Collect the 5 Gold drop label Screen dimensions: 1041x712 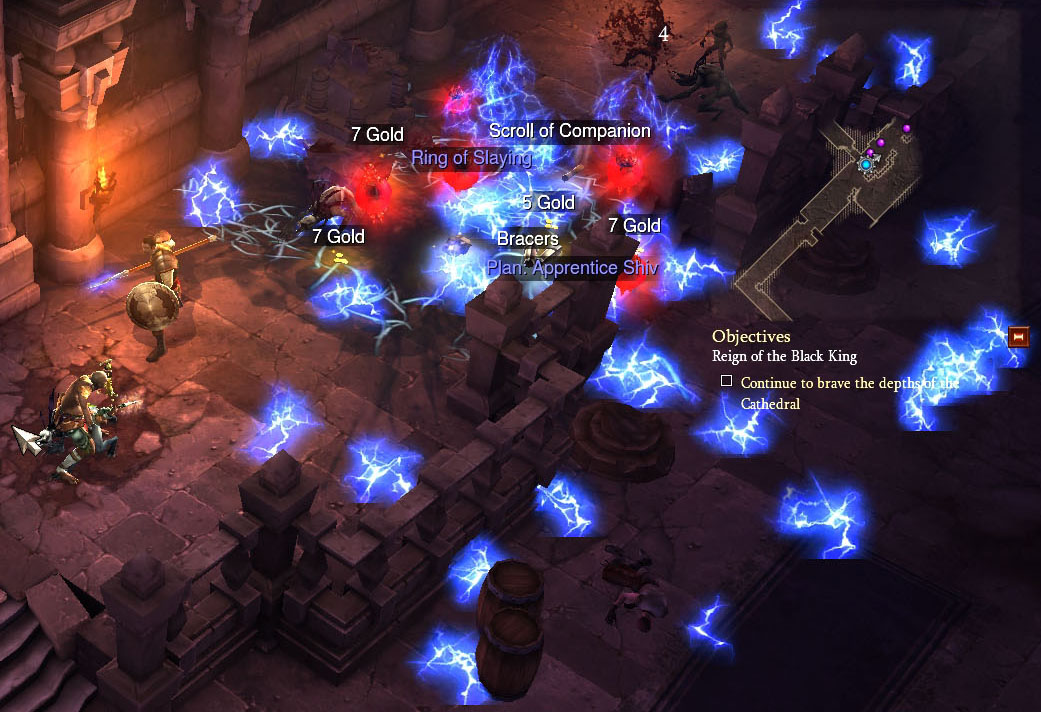(x=548, y=203)
